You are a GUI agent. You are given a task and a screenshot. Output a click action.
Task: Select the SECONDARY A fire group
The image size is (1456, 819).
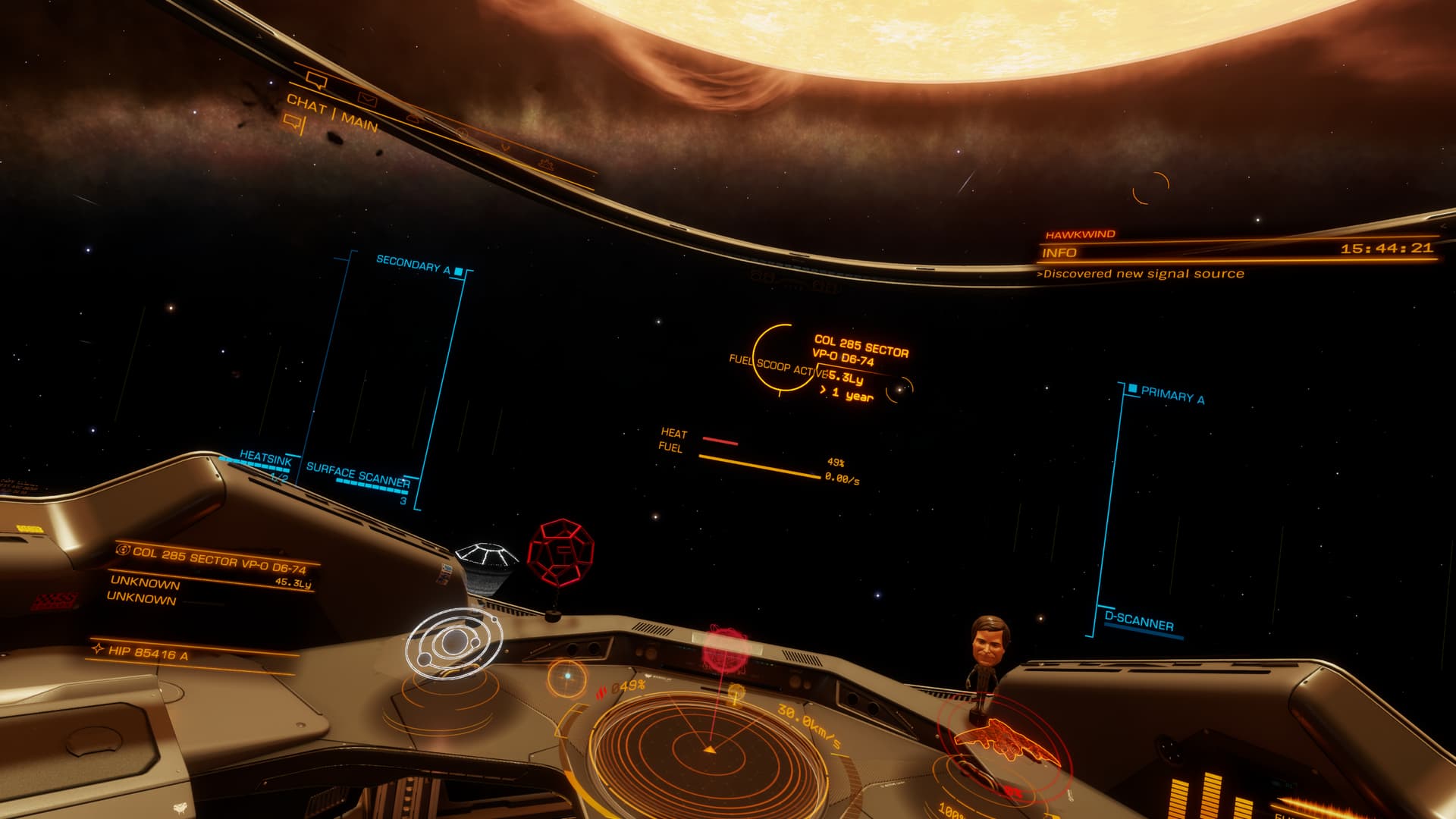pyautogui.click(x=414, y=265)
